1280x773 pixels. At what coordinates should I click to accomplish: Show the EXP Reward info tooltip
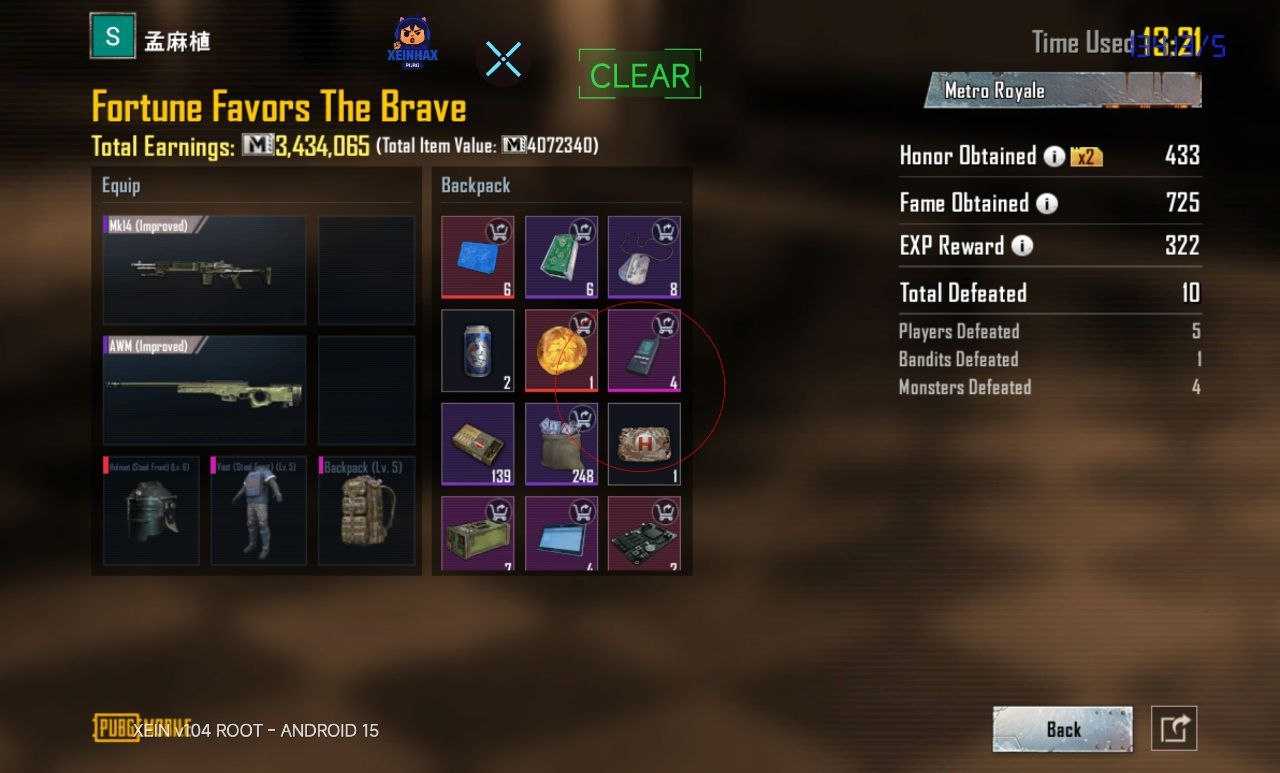pyautogui.click(x=1022, y=246)
